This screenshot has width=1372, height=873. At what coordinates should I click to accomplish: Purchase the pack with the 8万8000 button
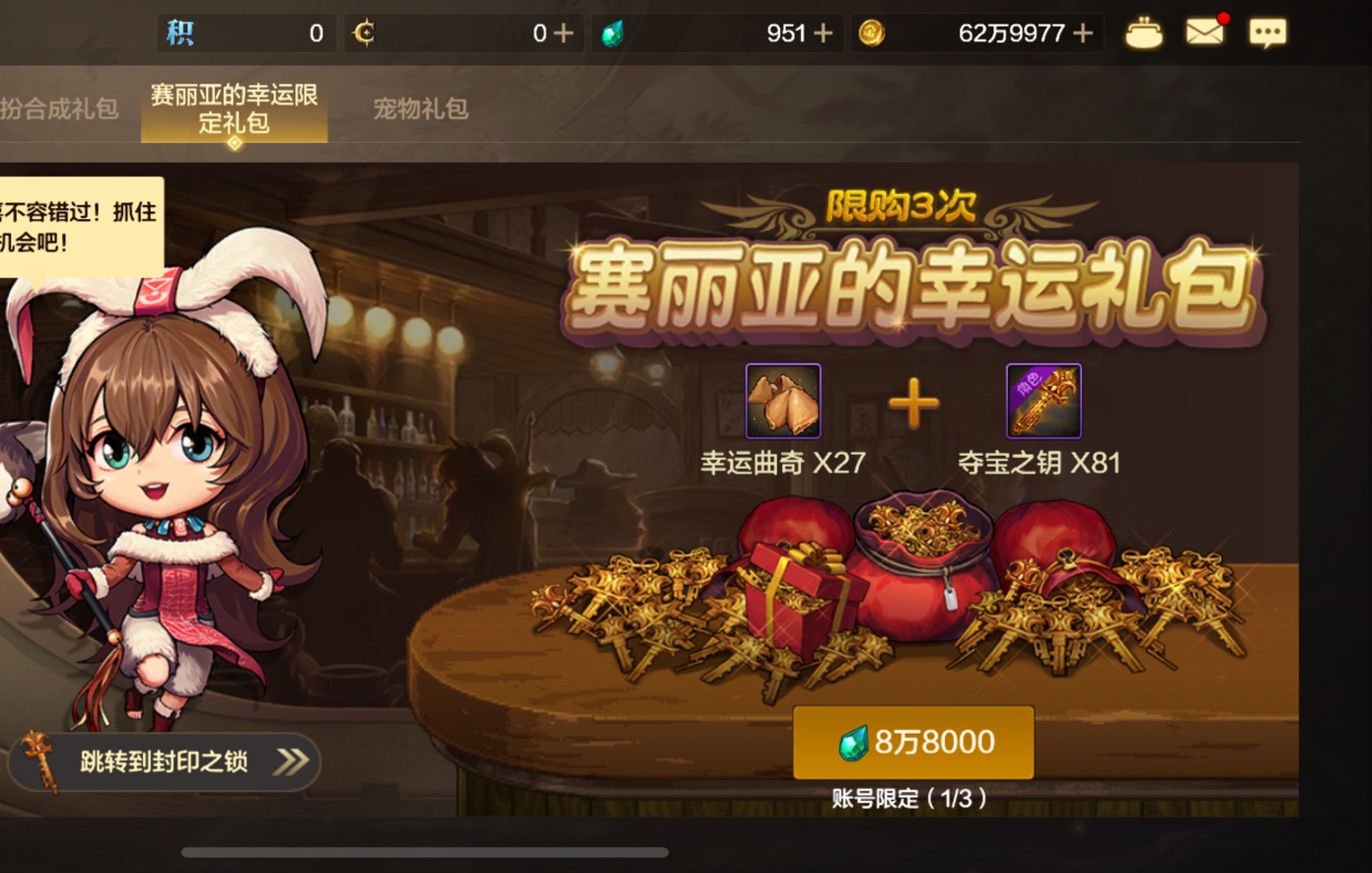tap(912, 743)
